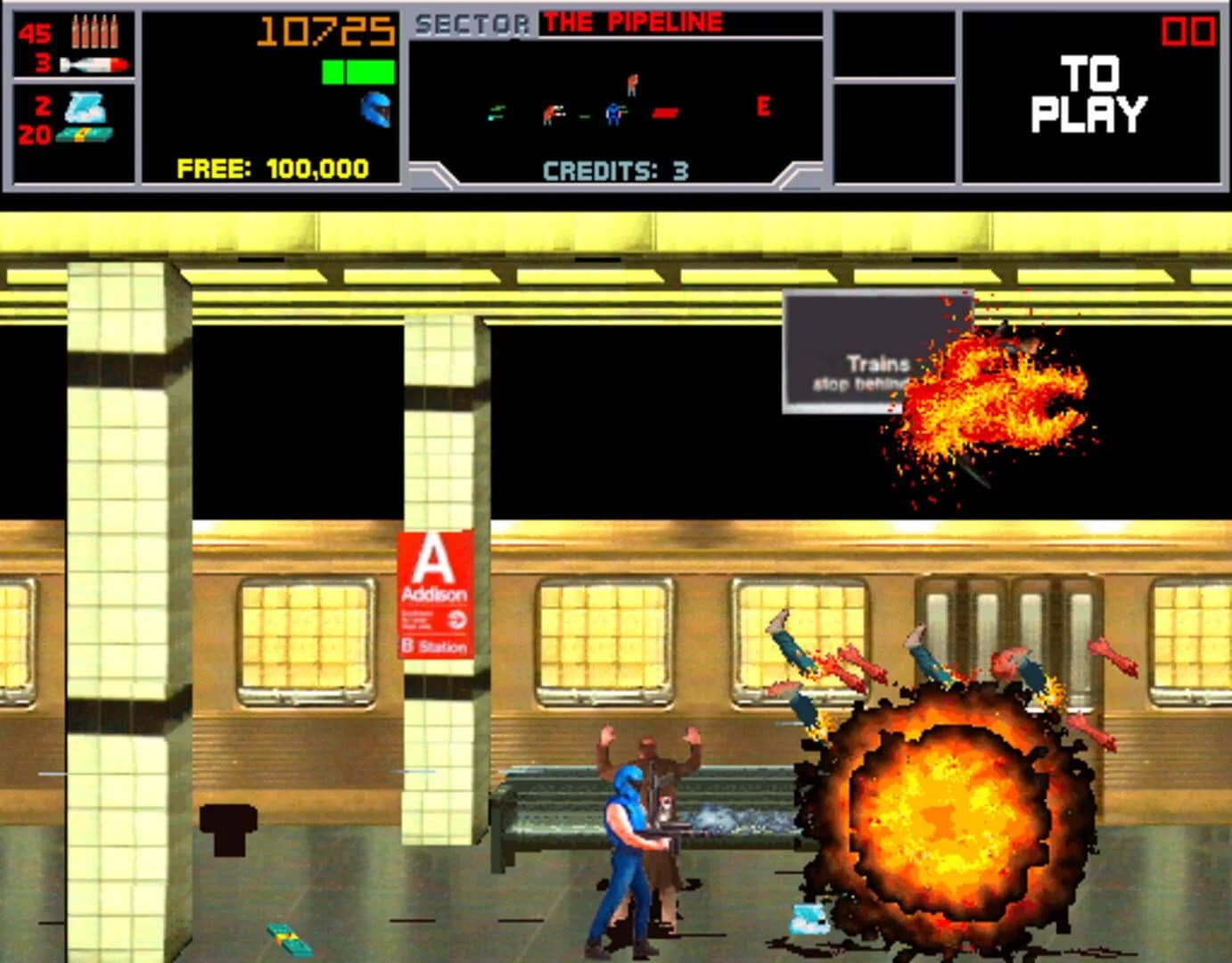Click the red E exit indicator on the radar
Screen dimensions: 1232x963
[x=762, y=107]
